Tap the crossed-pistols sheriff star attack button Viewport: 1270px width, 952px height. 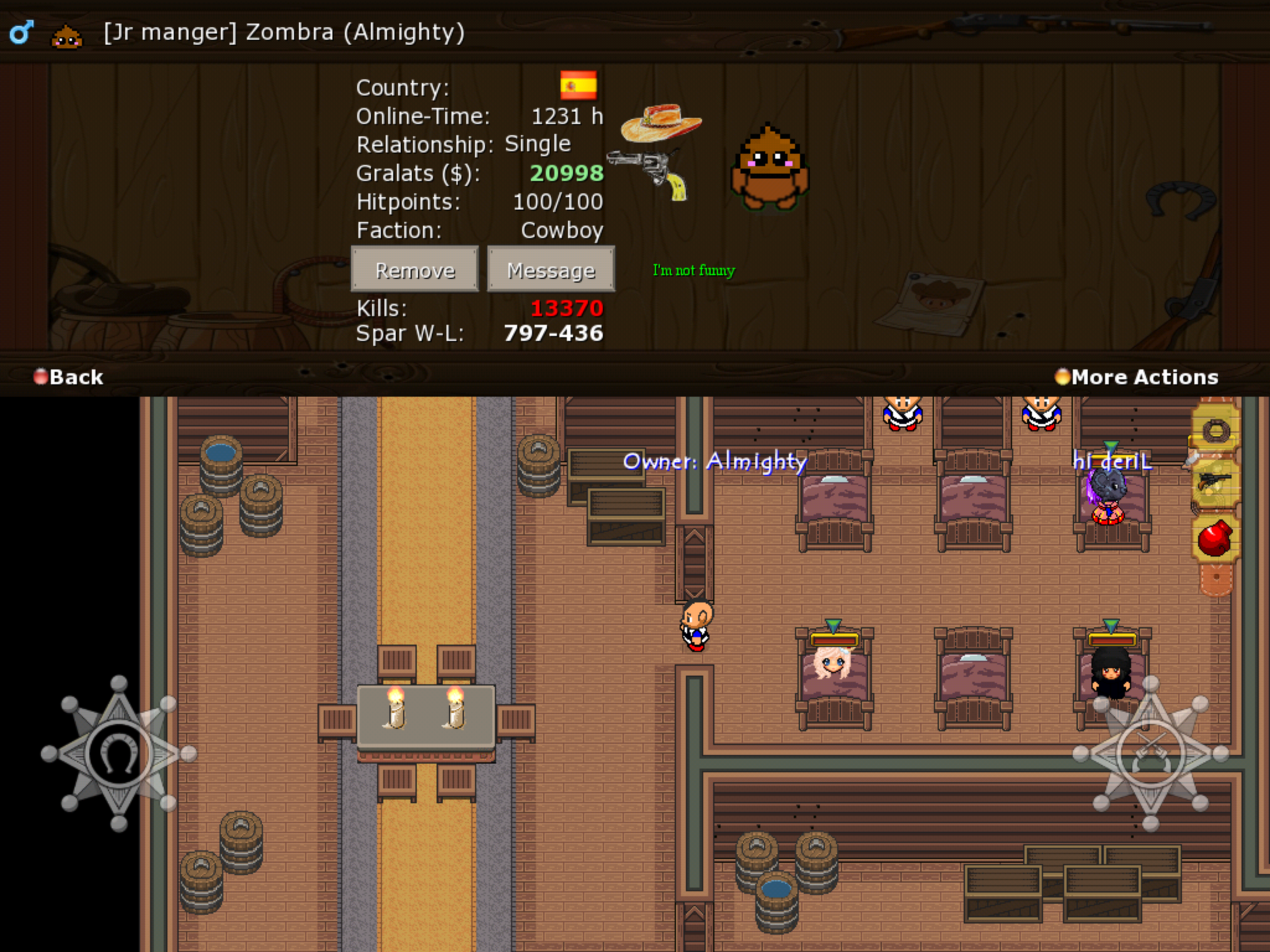pyautogui.click(x=1150, y=754)
